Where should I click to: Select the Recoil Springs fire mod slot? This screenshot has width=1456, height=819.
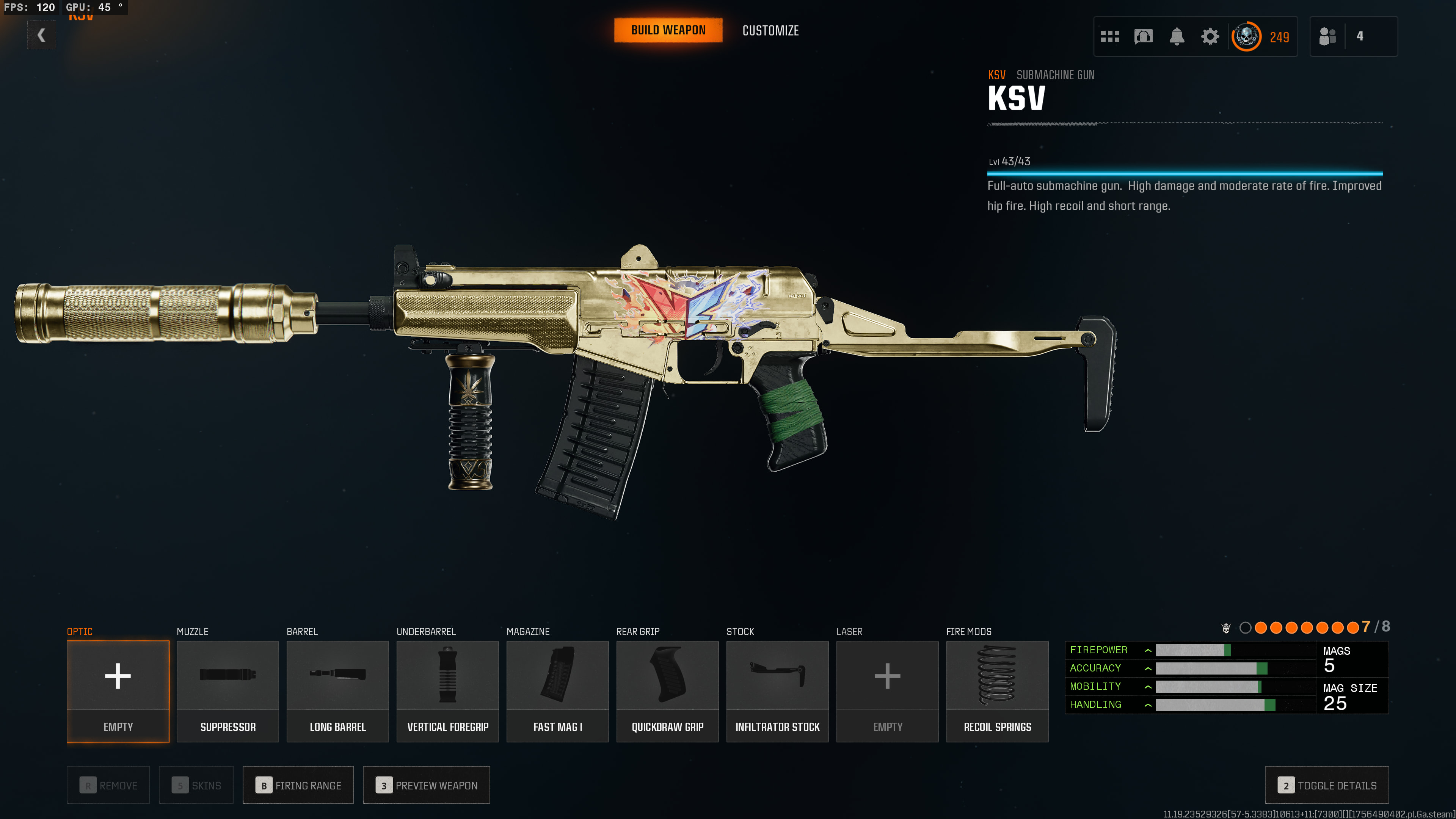997,690
